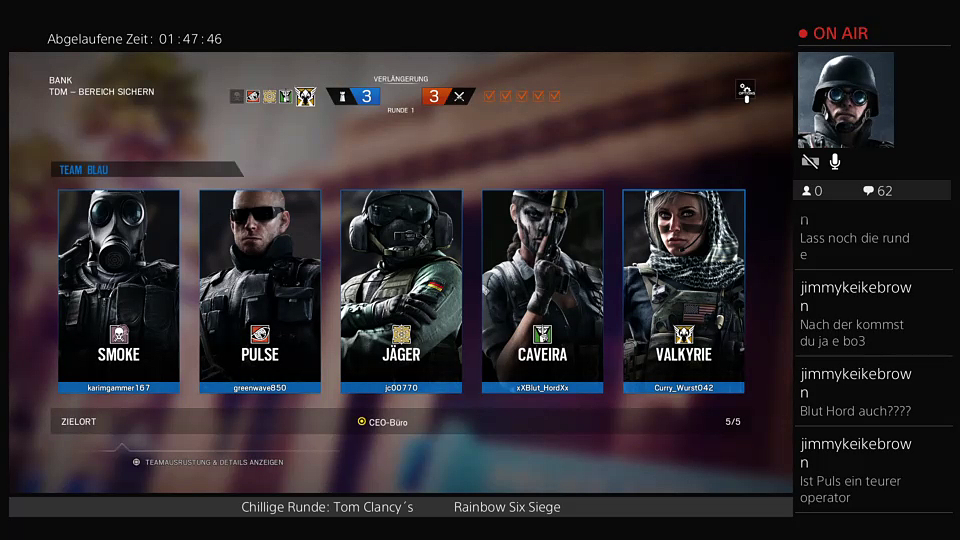Open the Zielort CEO-Büro row

pyautogui.click(x=400, y=422)
